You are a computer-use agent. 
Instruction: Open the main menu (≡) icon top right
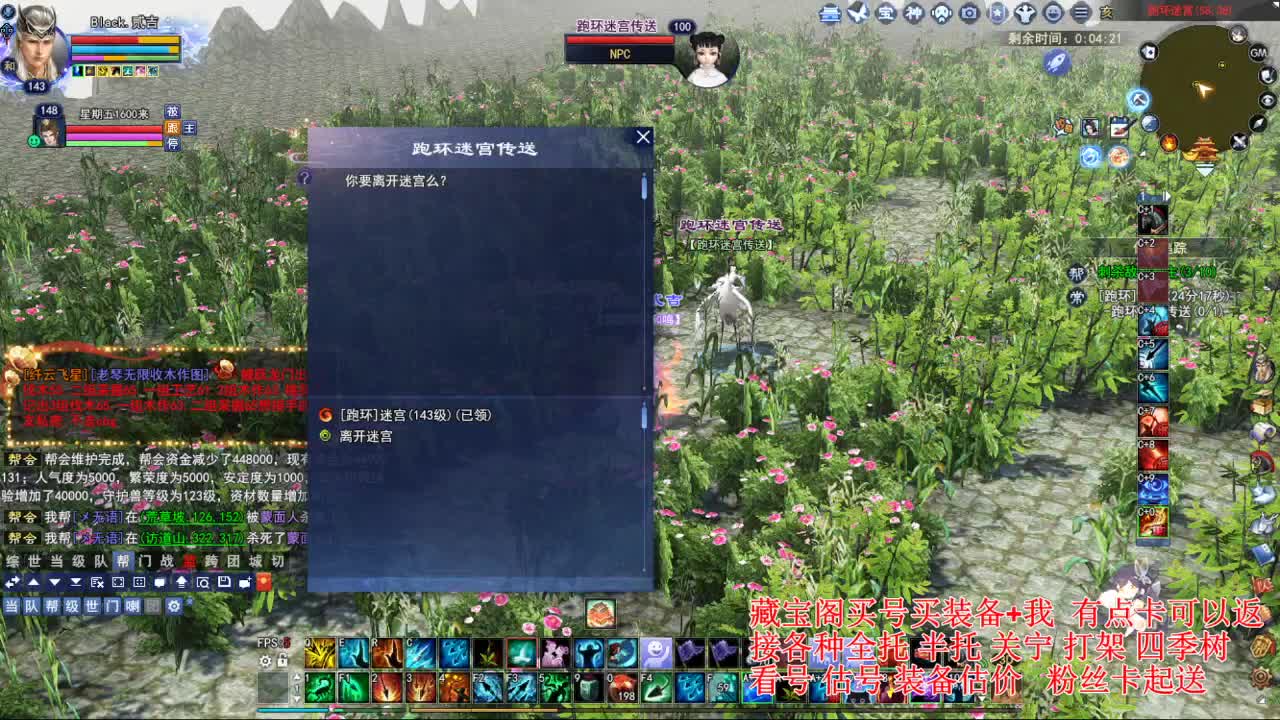click(1080, 12)
